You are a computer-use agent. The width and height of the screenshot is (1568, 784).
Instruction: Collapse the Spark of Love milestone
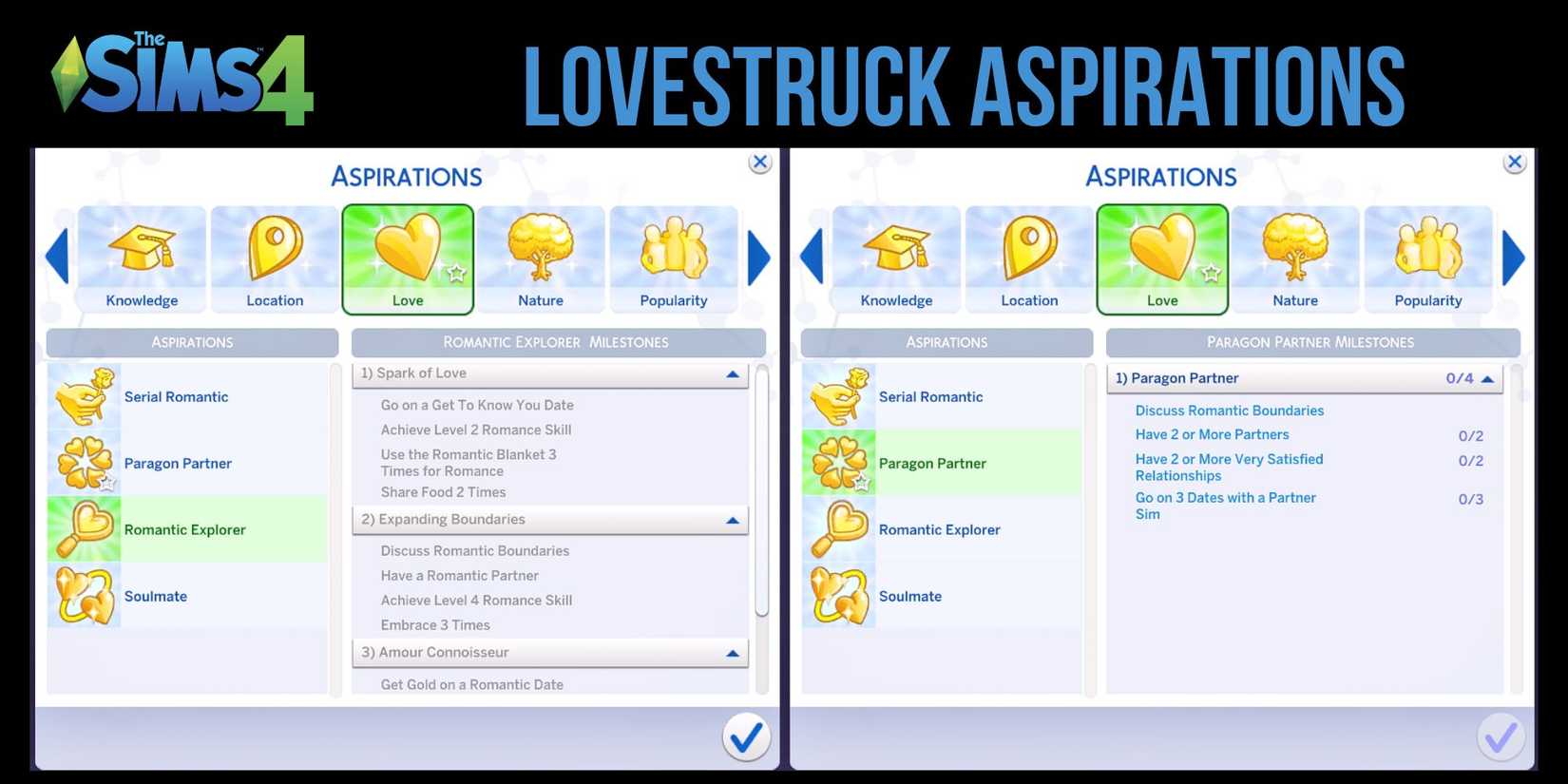pyautogui.click(x=734, y=374)
